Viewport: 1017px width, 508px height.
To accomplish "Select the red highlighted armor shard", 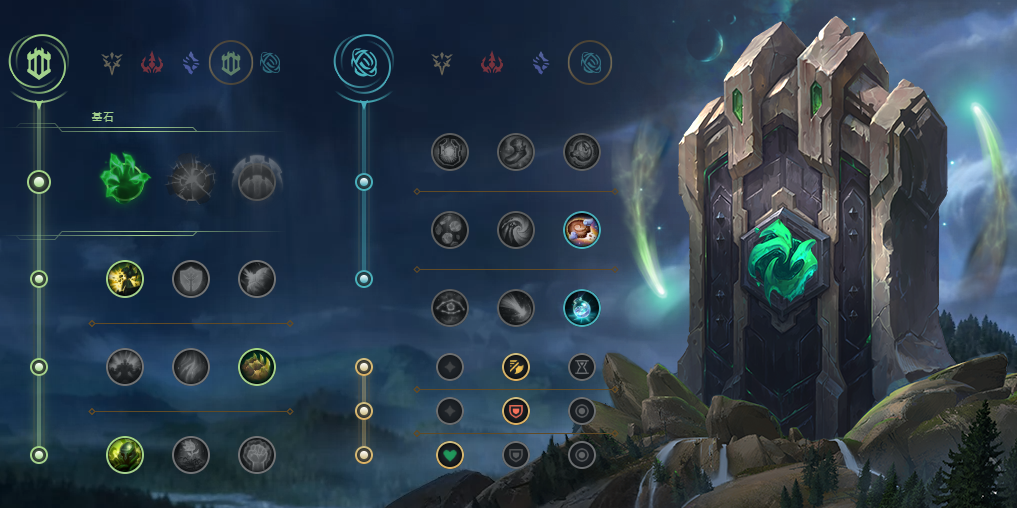I will tap(516, 411).
